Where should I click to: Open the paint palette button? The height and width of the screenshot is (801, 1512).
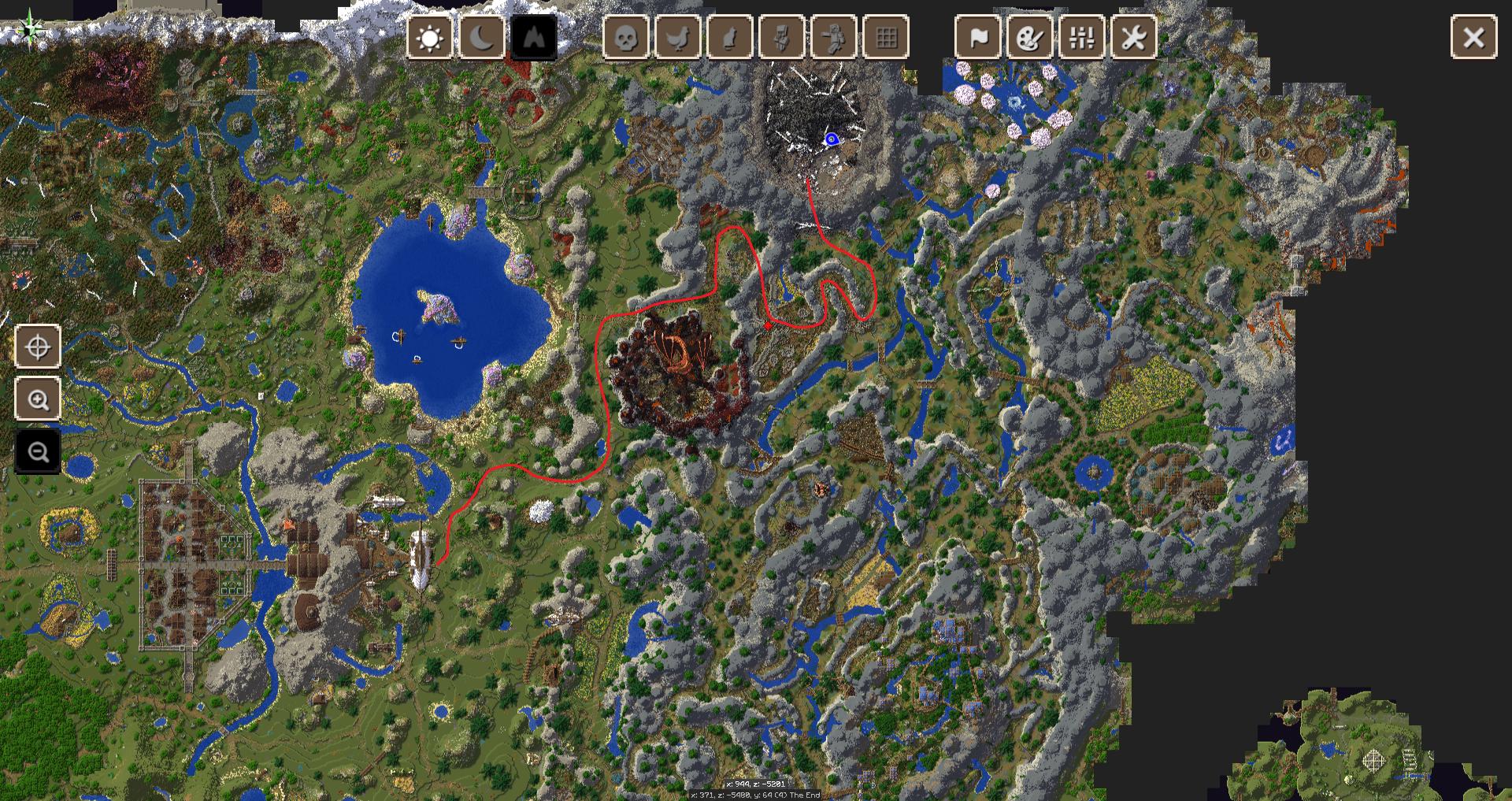pyautogui.click(x=1029, y=37)
